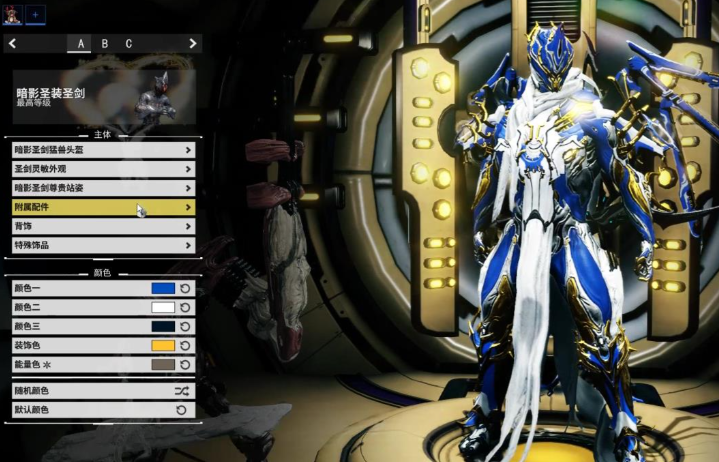
Task: Reset 颜色一 with its circular arrow
Action: click(185, 288)
